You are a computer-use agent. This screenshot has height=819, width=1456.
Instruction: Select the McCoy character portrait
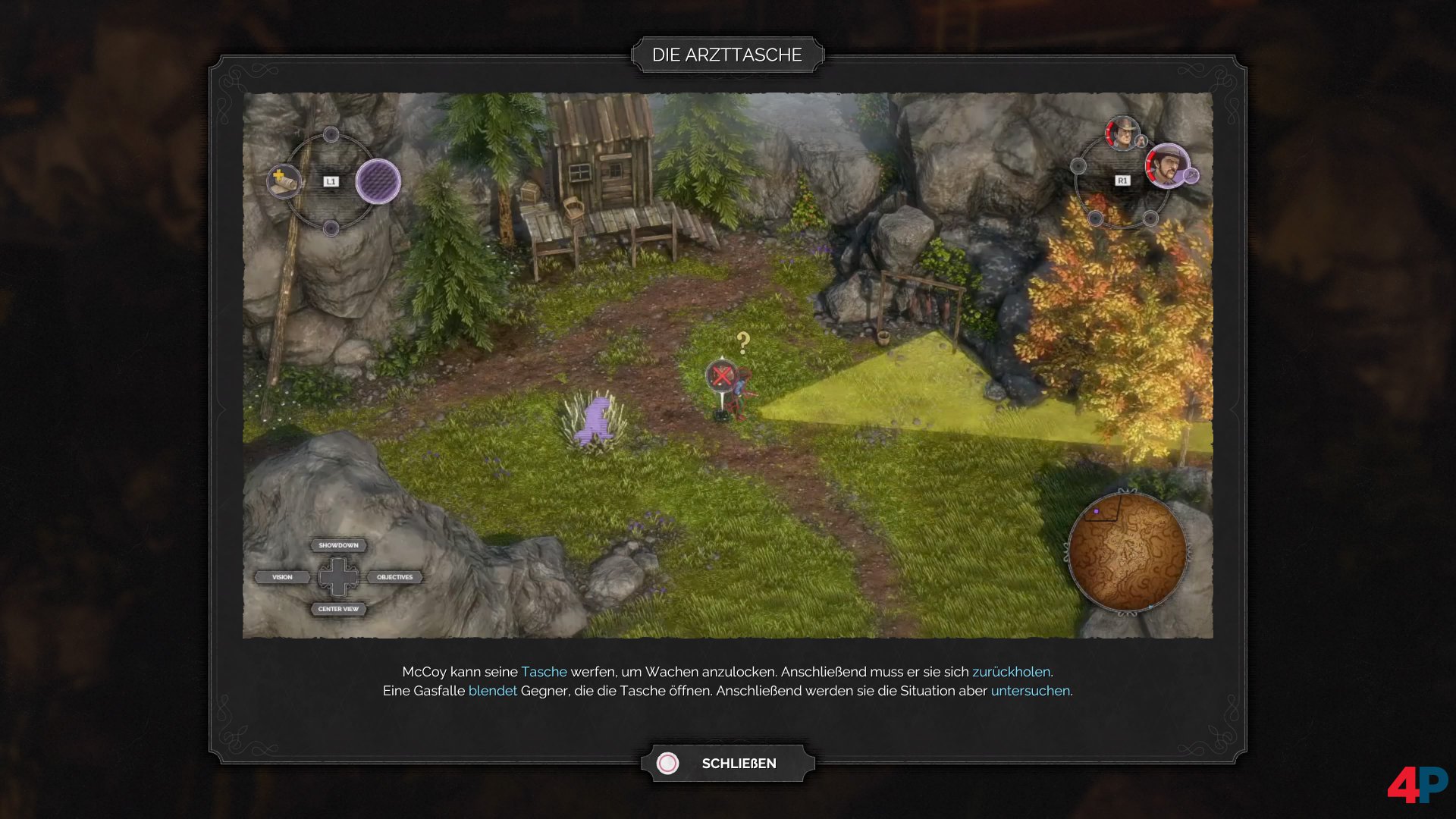pyautogui.click(x=1166, y=166)
